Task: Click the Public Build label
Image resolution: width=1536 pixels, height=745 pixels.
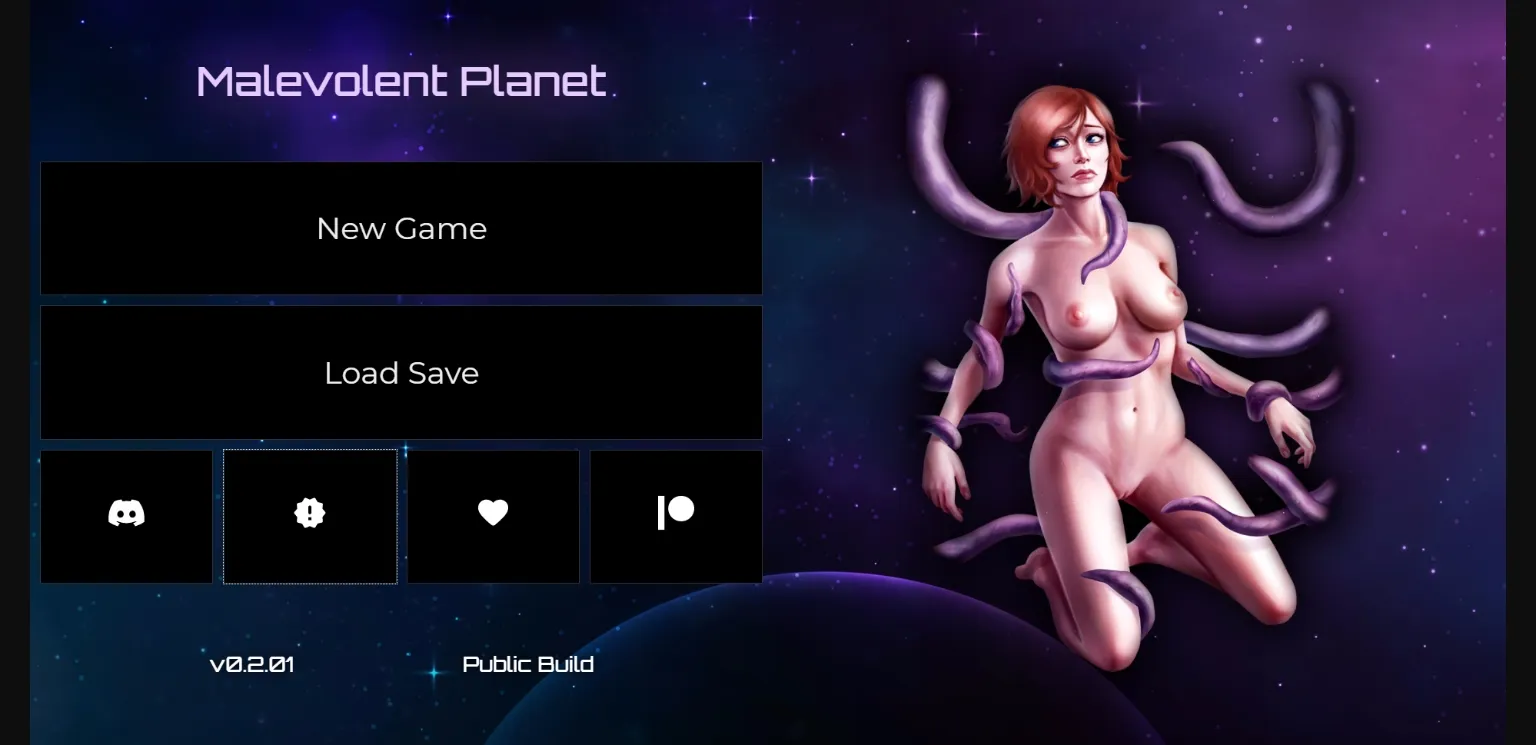Action: [528, 663]
